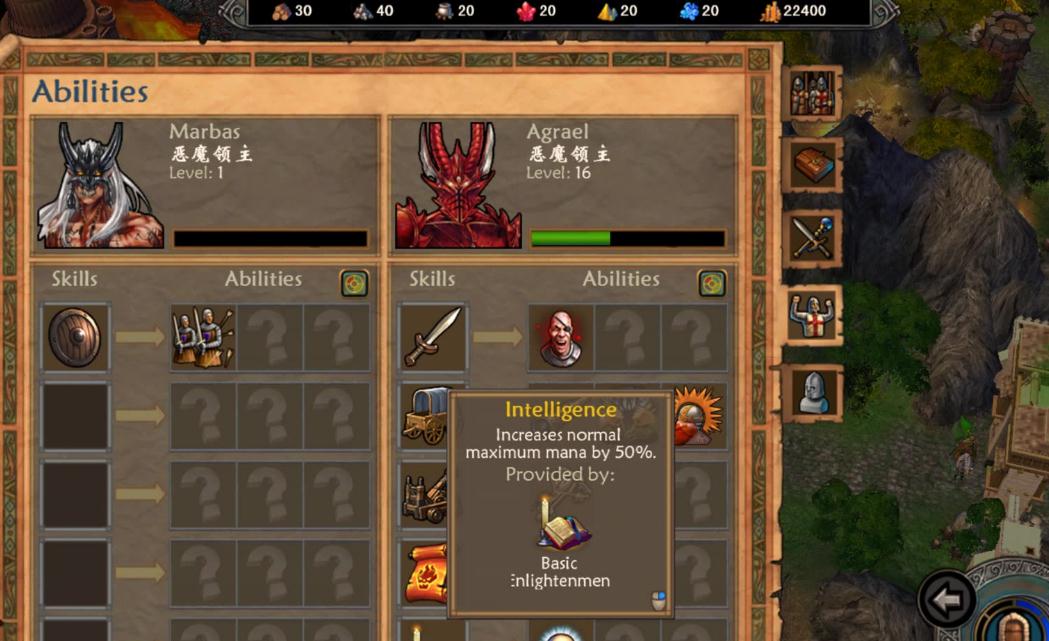The height and width of the screenshot is (641, 1049).
Task: Select Marbas's hero portrait
Action: pyautogui.click(x=100, y=186)
